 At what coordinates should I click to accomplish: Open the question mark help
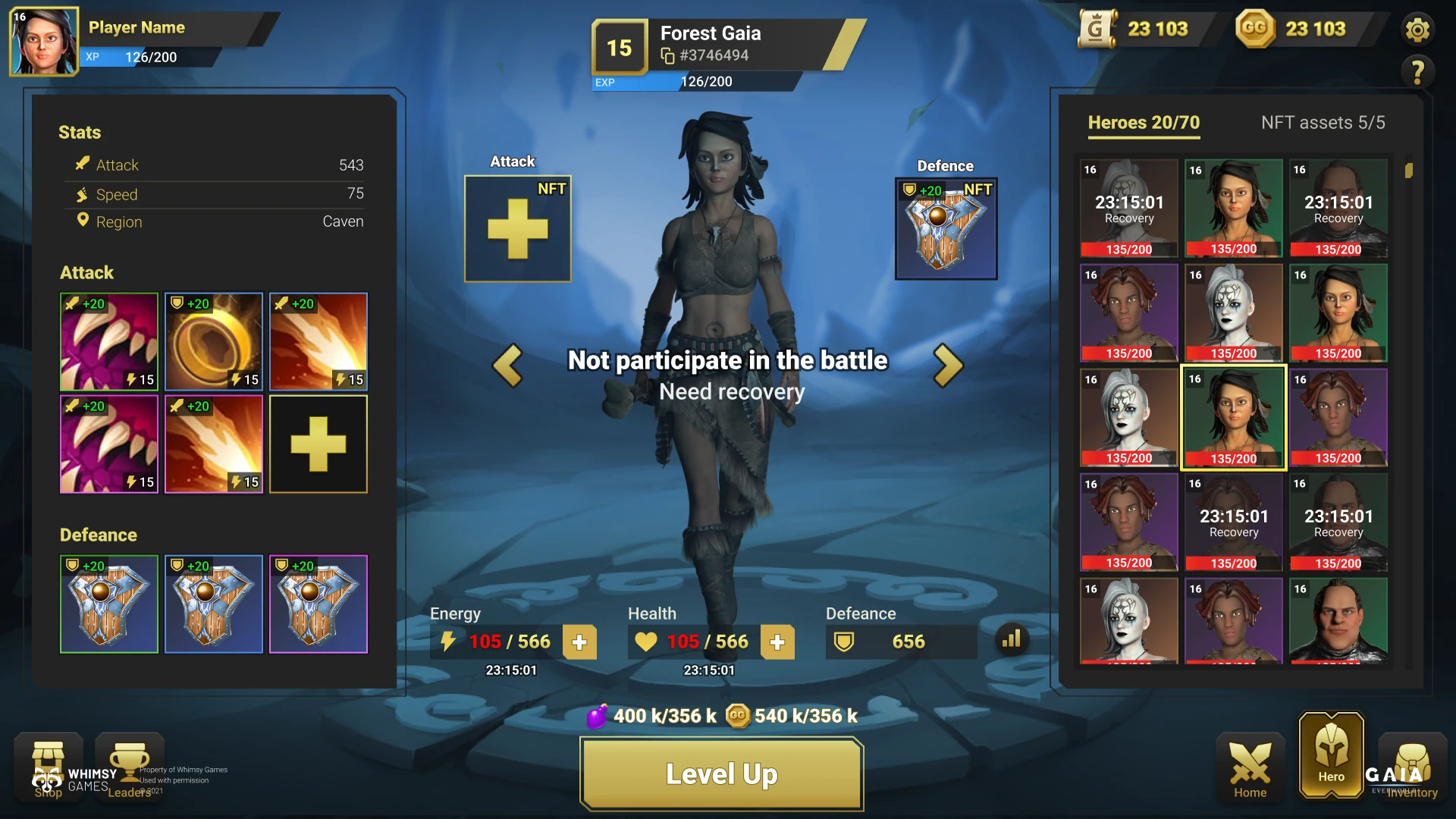tap(1417, 72)
